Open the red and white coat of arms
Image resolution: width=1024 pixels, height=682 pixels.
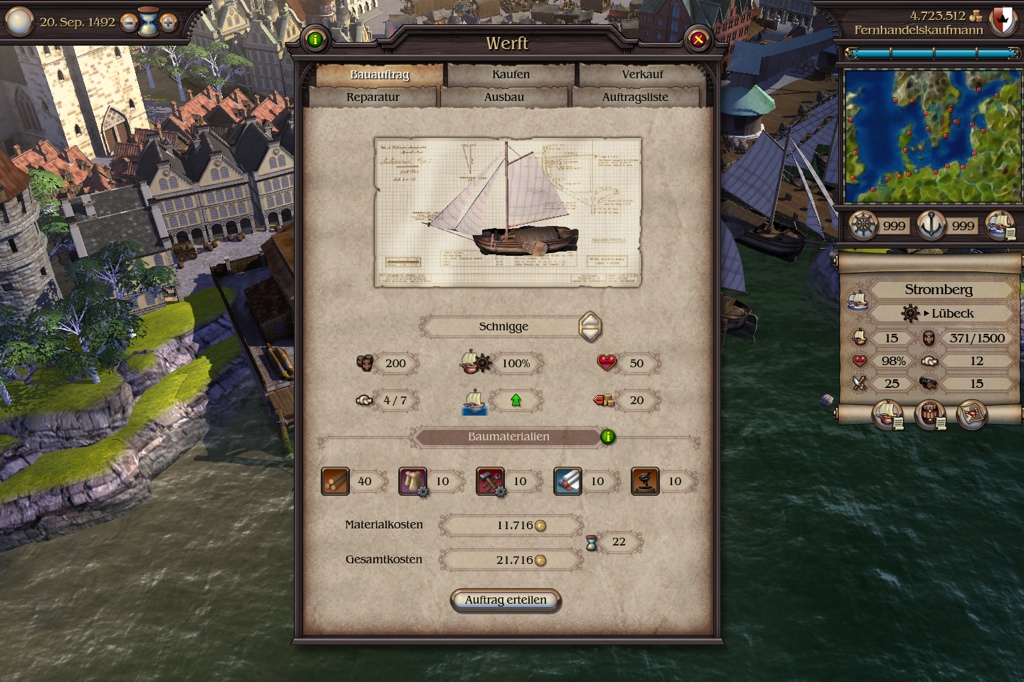point(1002,20)
